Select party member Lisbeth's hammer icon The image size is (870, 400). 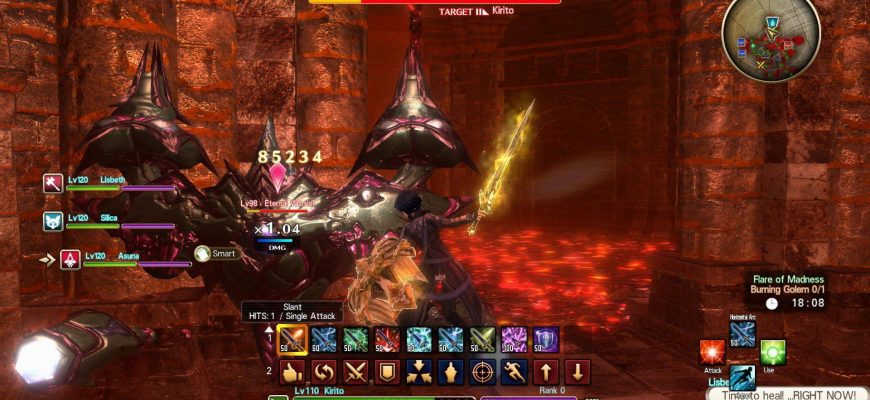(x=53, y=183)
